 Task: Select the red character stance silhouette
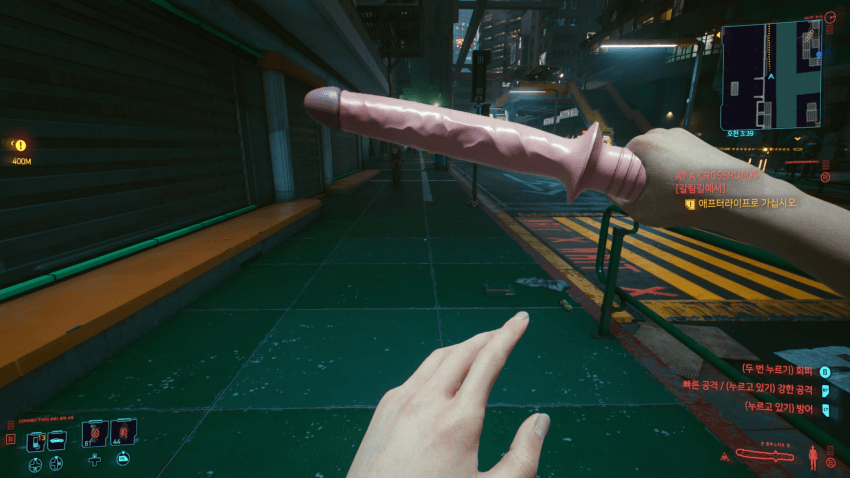click(x=812, y=458)
